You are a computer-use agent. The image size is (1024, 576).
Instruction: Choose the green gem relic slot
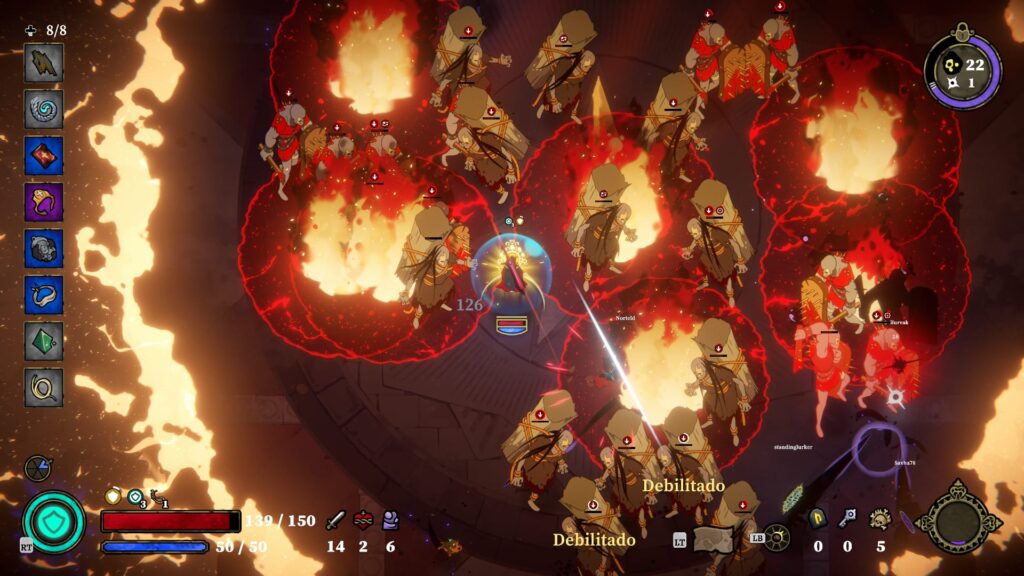click(x=44, y=340)
